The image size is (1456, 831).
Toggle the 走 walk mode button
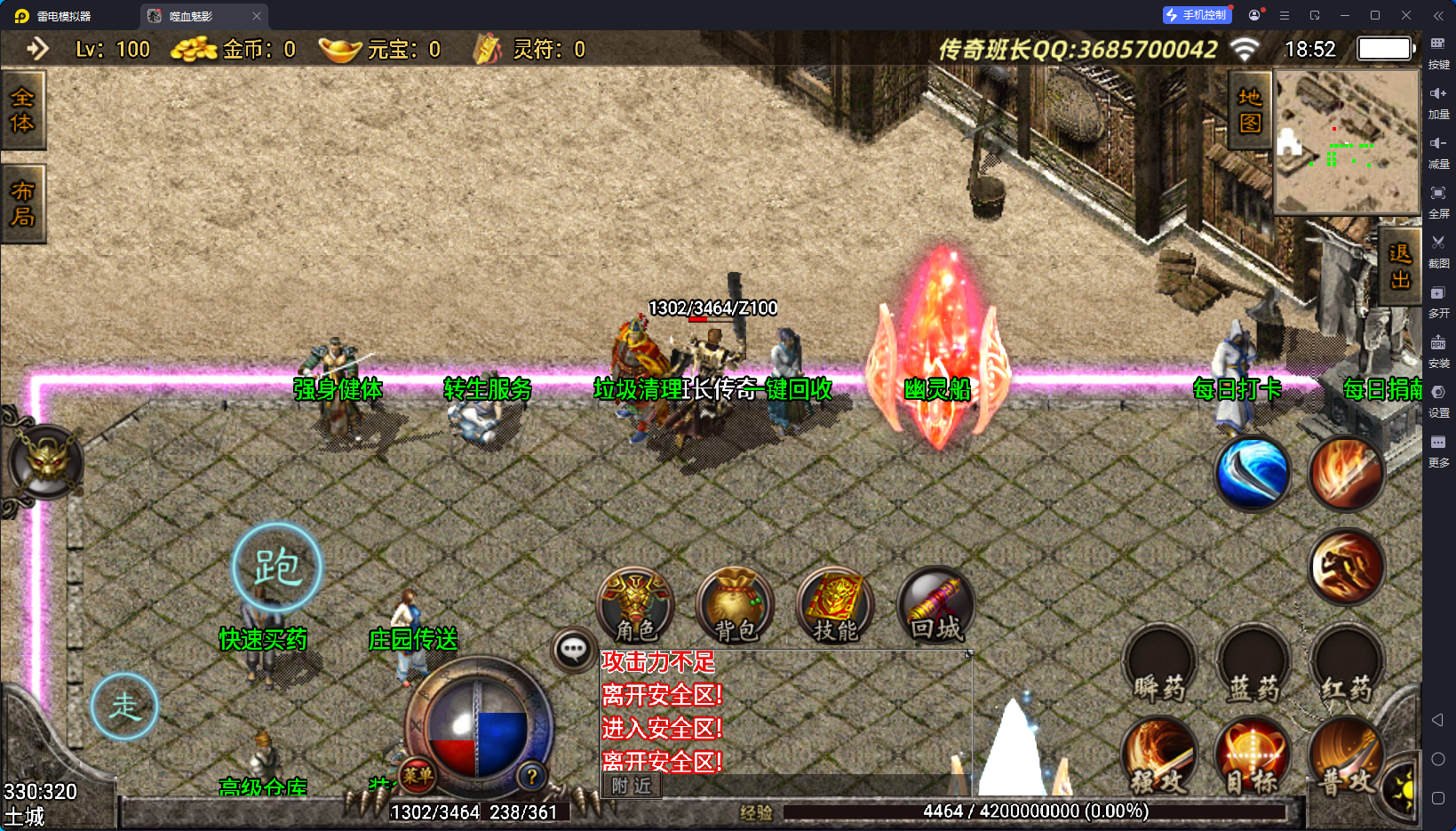tap(124, 707)
